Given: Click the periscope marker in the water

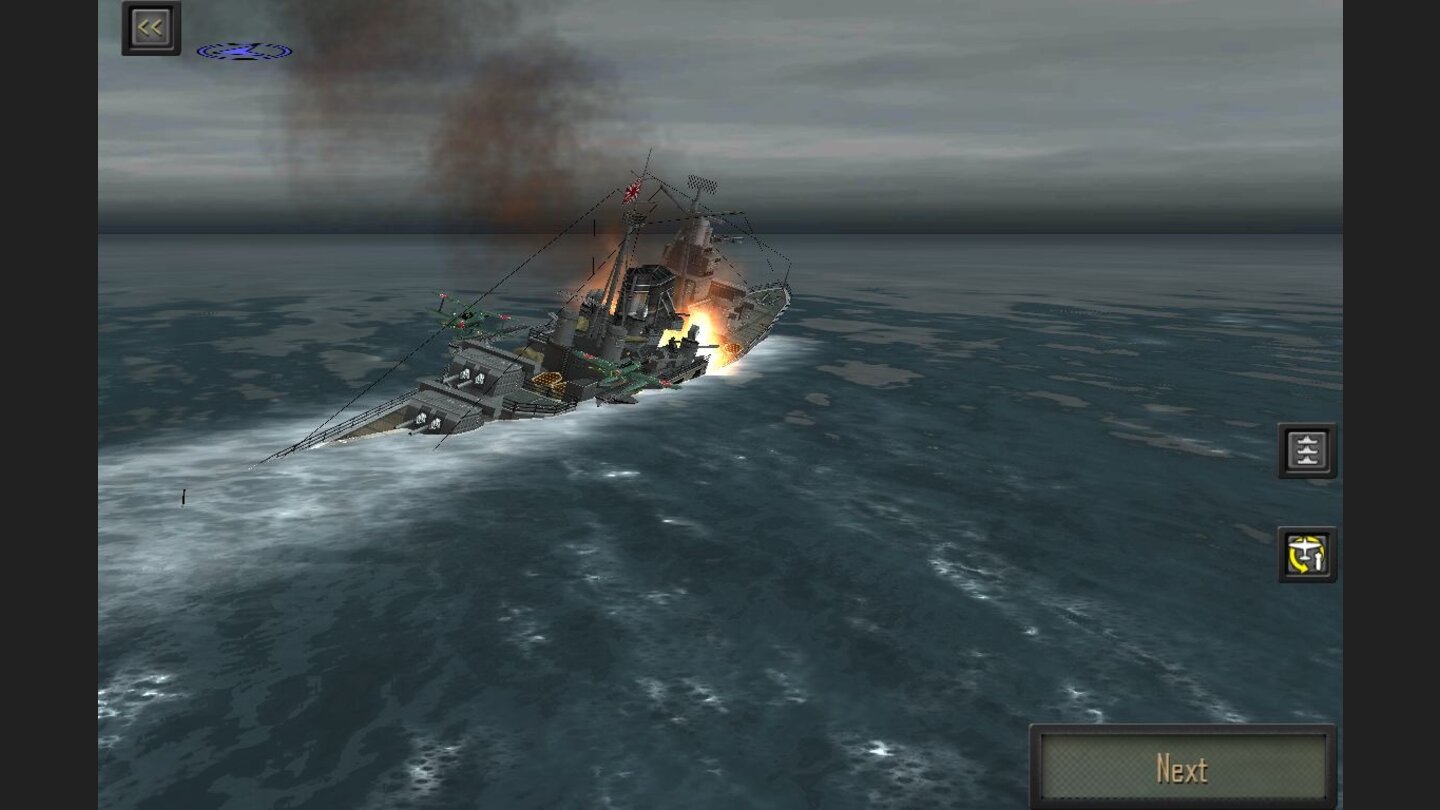Looking at the screenshot, I should pos(183,497).
